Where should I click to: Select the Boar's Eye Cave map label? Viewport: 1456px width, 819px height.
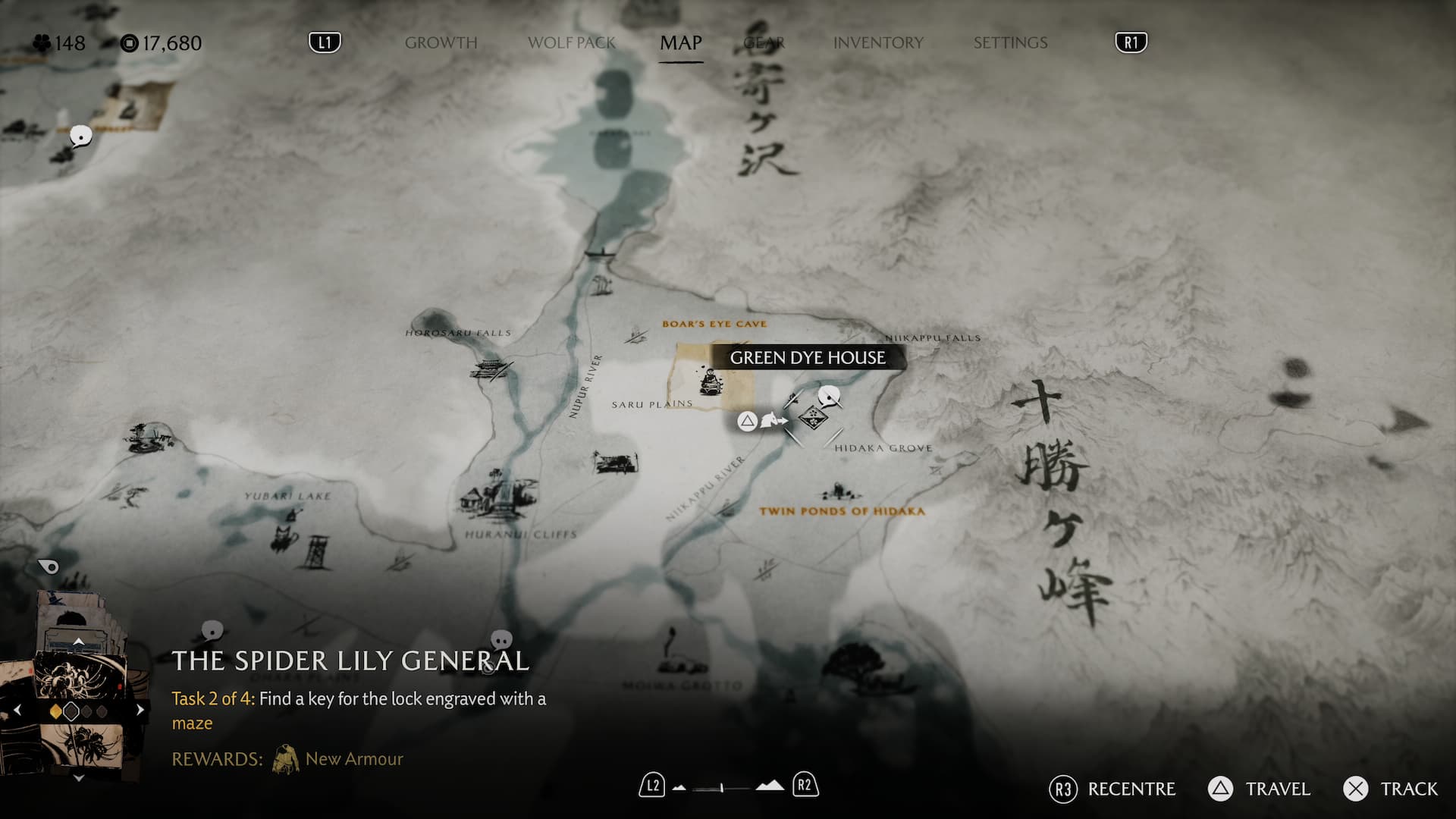coord(714,324)
